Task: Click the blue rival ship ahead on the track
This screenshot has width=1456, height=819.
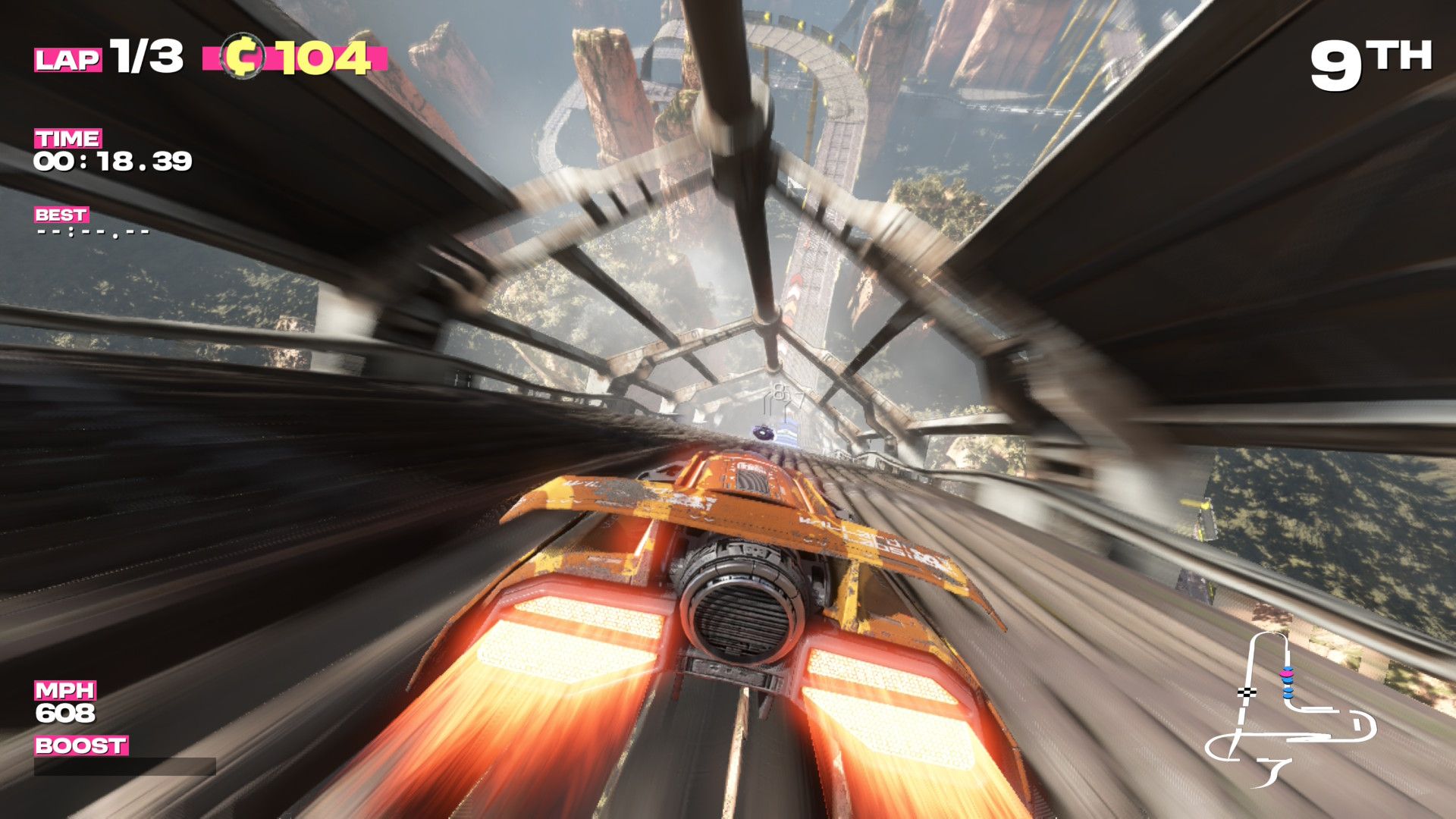Action: tap(764, 433)
